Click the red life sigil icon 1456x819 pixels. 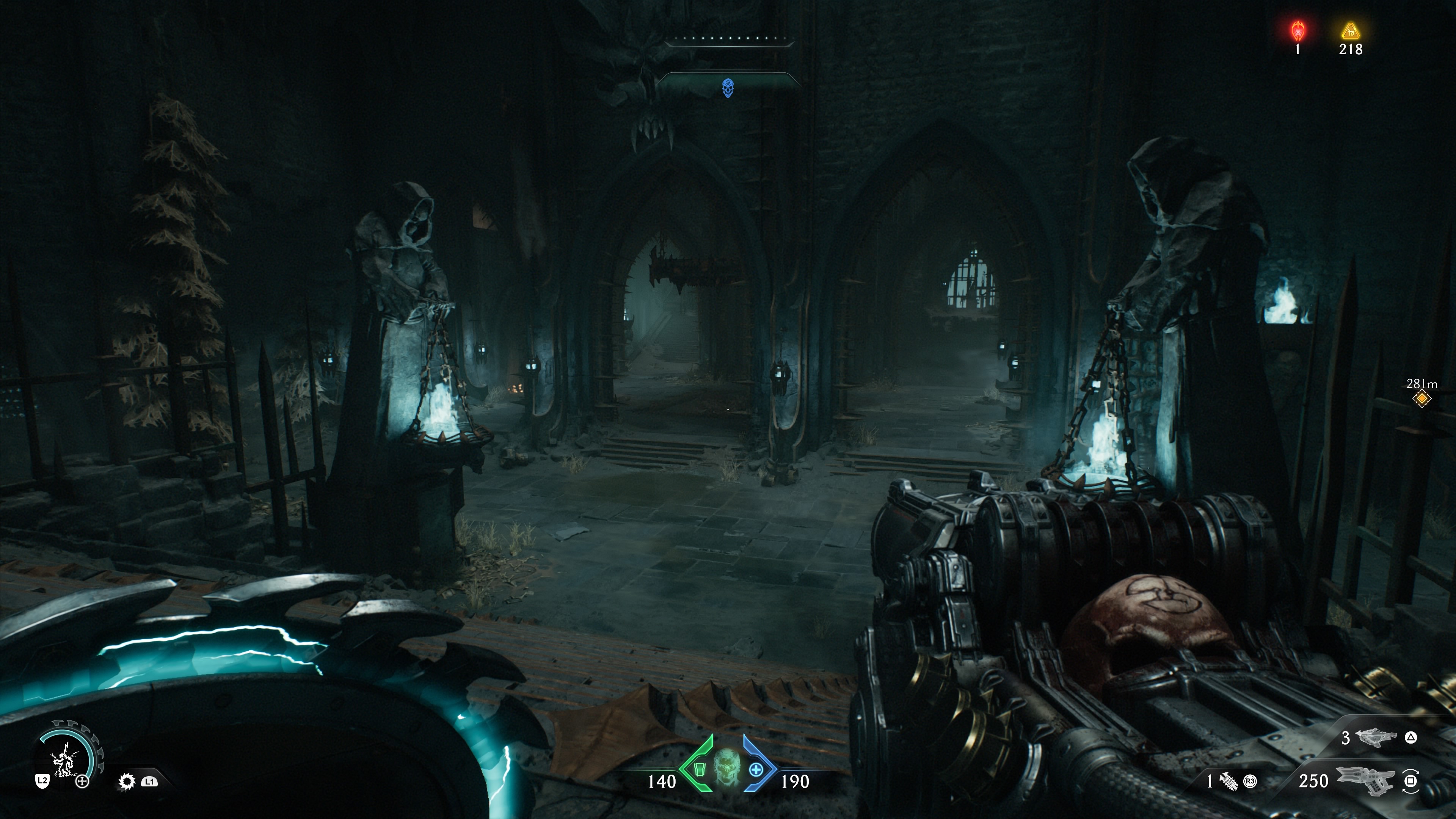tap(1298, 30)
